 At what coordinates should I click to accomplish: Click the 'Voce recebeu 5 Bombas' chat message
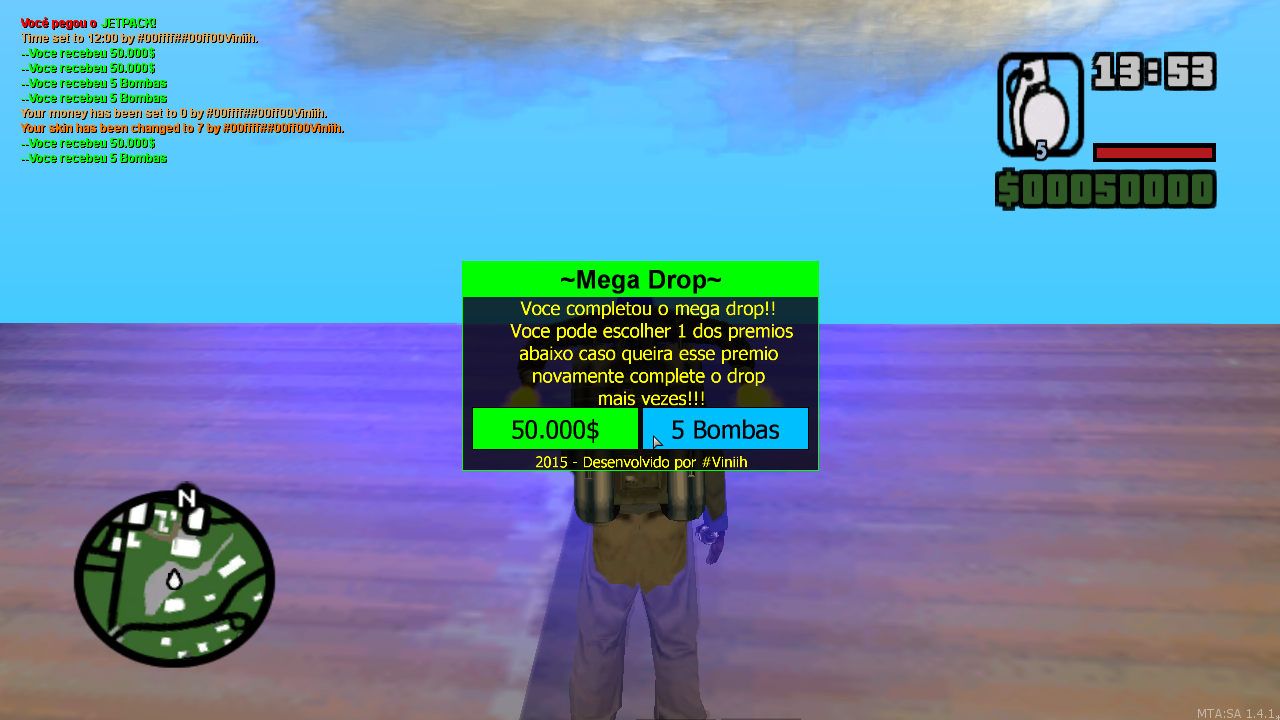click(x=94, y=83)
